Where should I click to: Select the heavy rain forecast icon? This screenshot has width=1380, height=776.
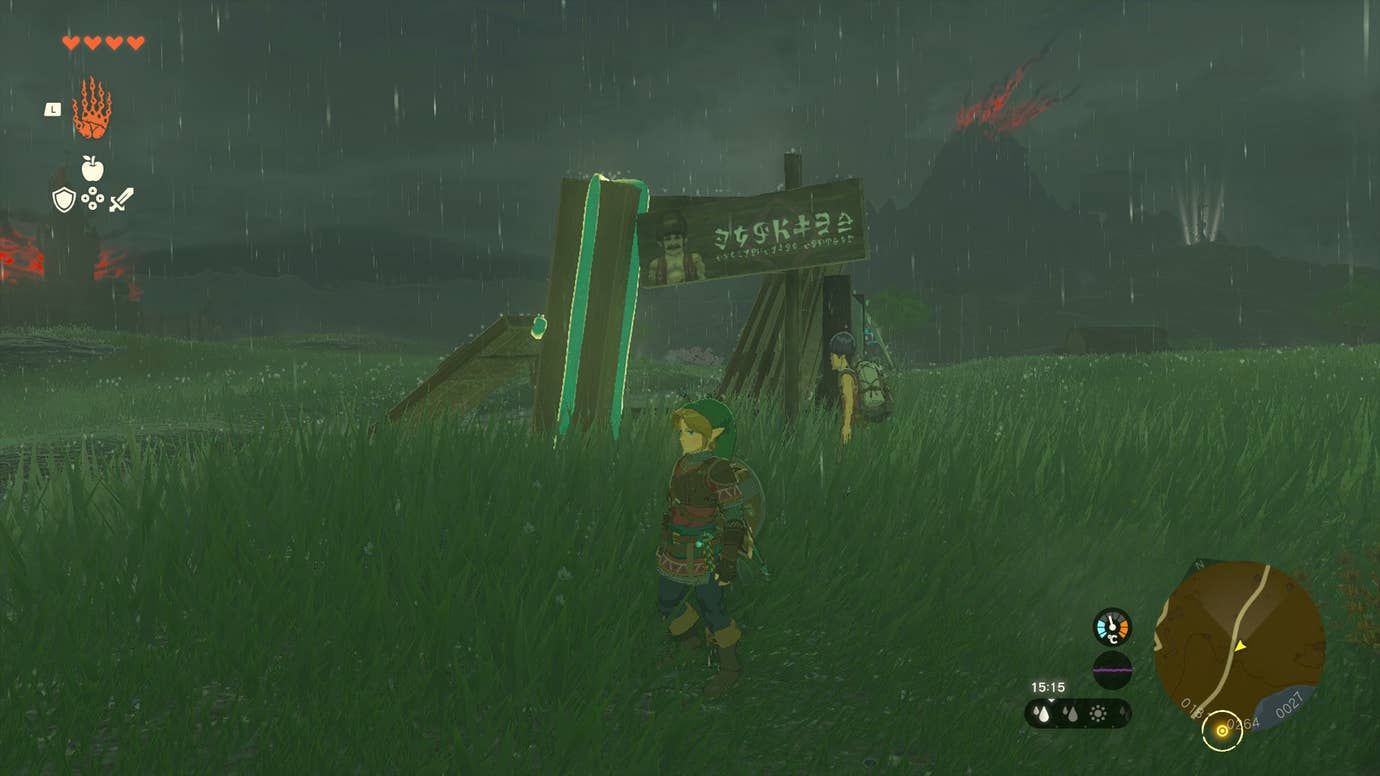pos(1041,712)
